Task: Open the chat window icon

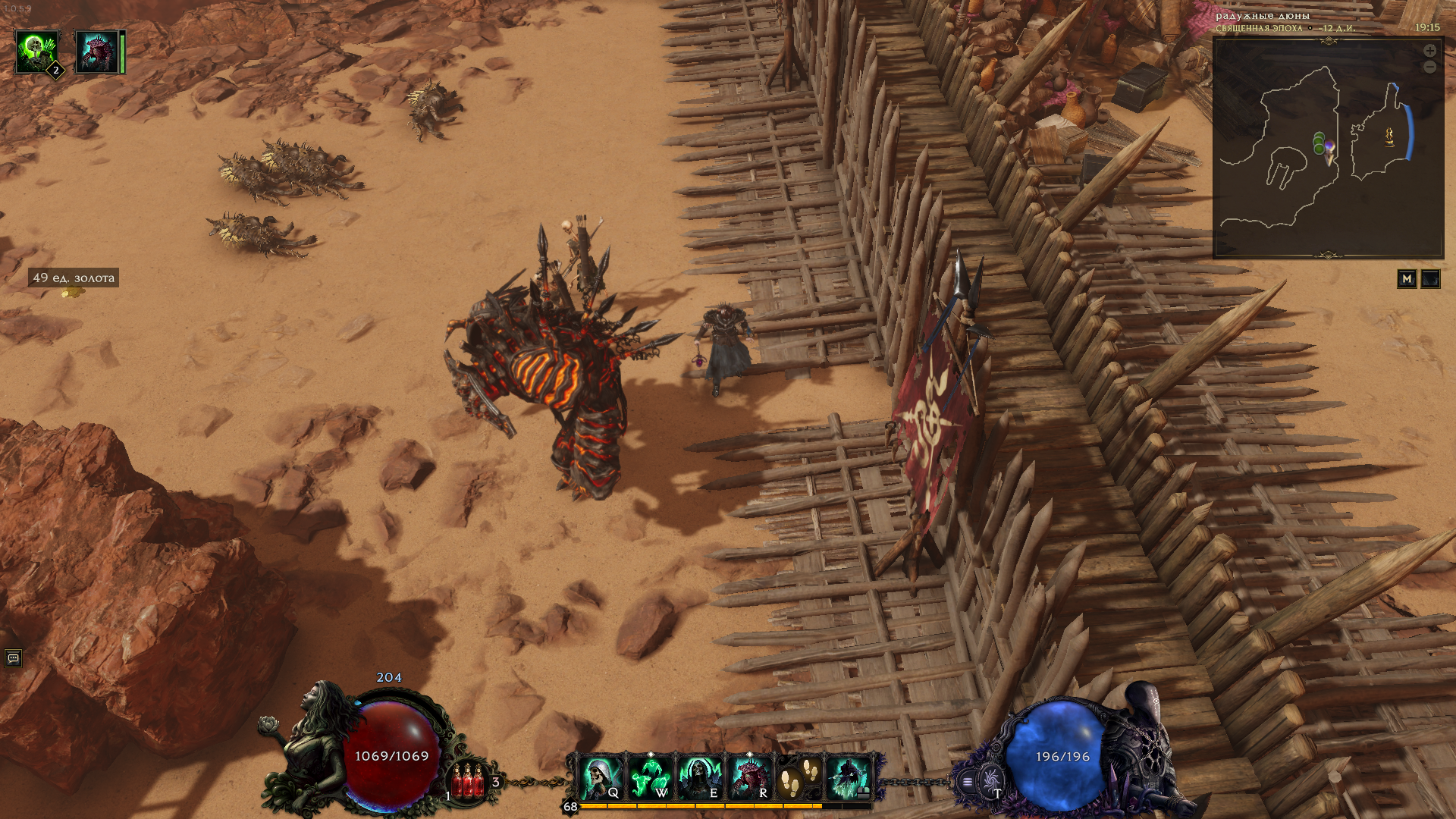Action: point(13,658)
